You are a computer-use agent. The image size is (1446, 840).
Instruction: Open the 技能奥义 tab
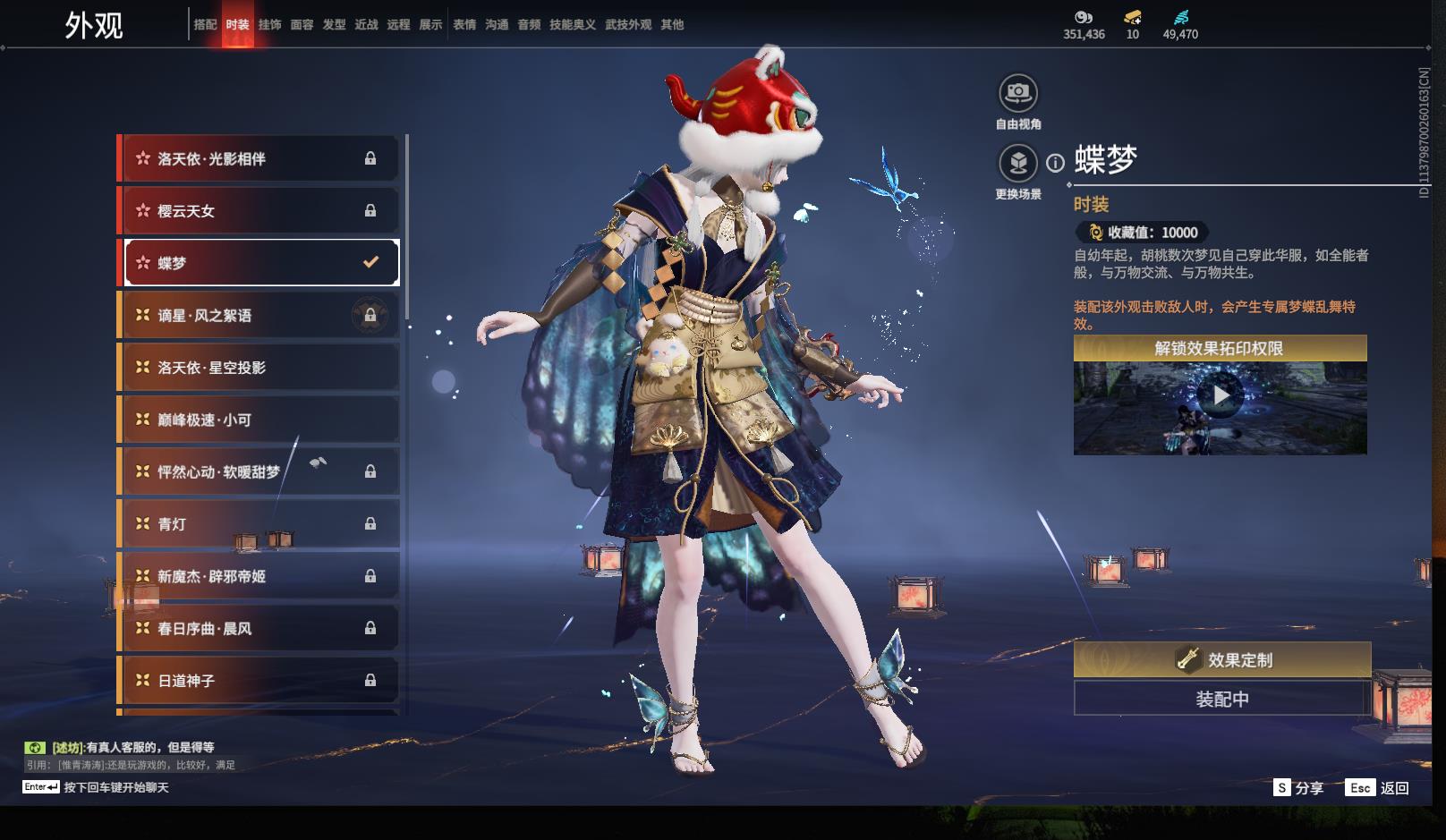tap(572, 25)
